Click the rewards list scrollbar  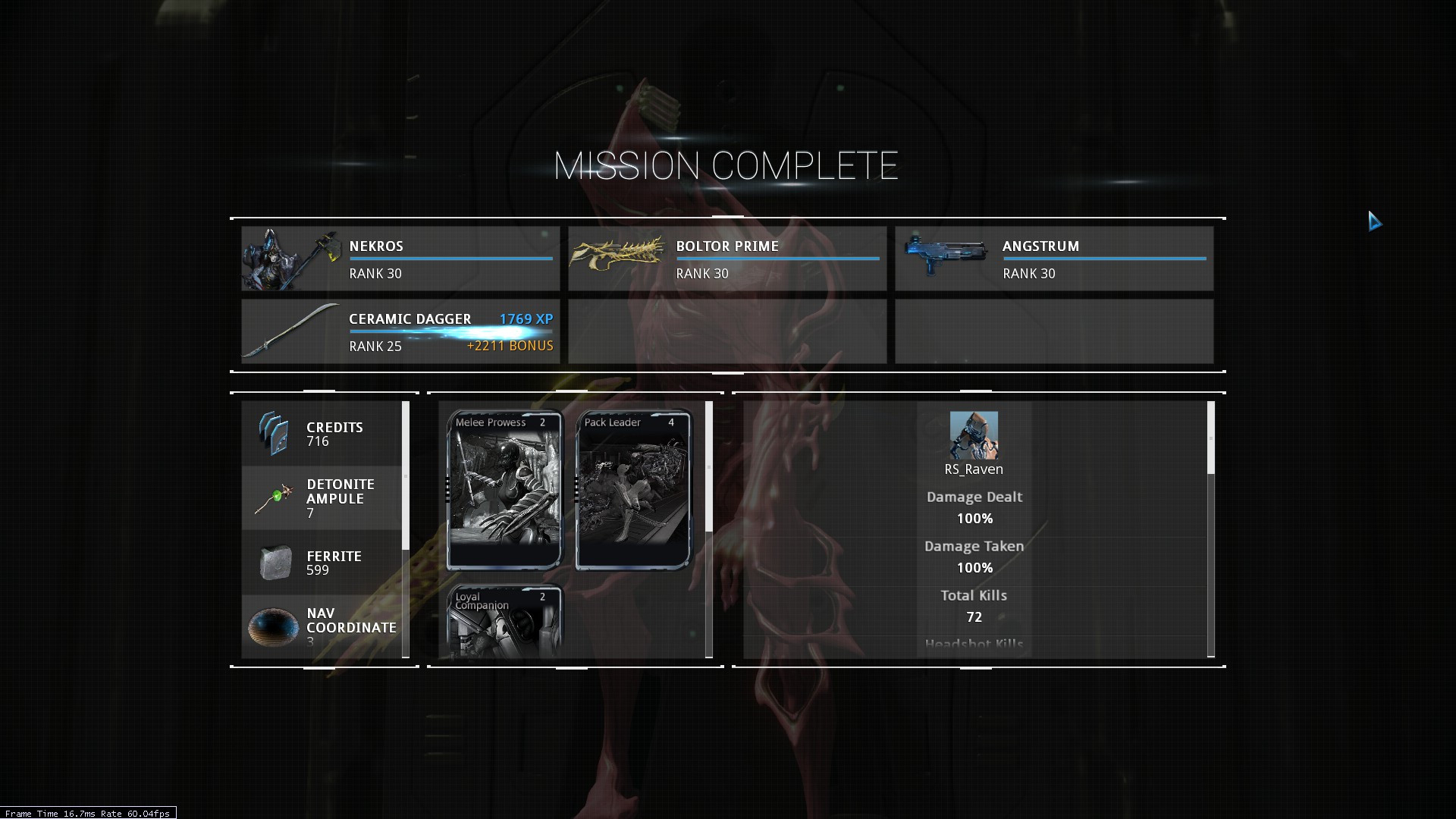point(406,475)
